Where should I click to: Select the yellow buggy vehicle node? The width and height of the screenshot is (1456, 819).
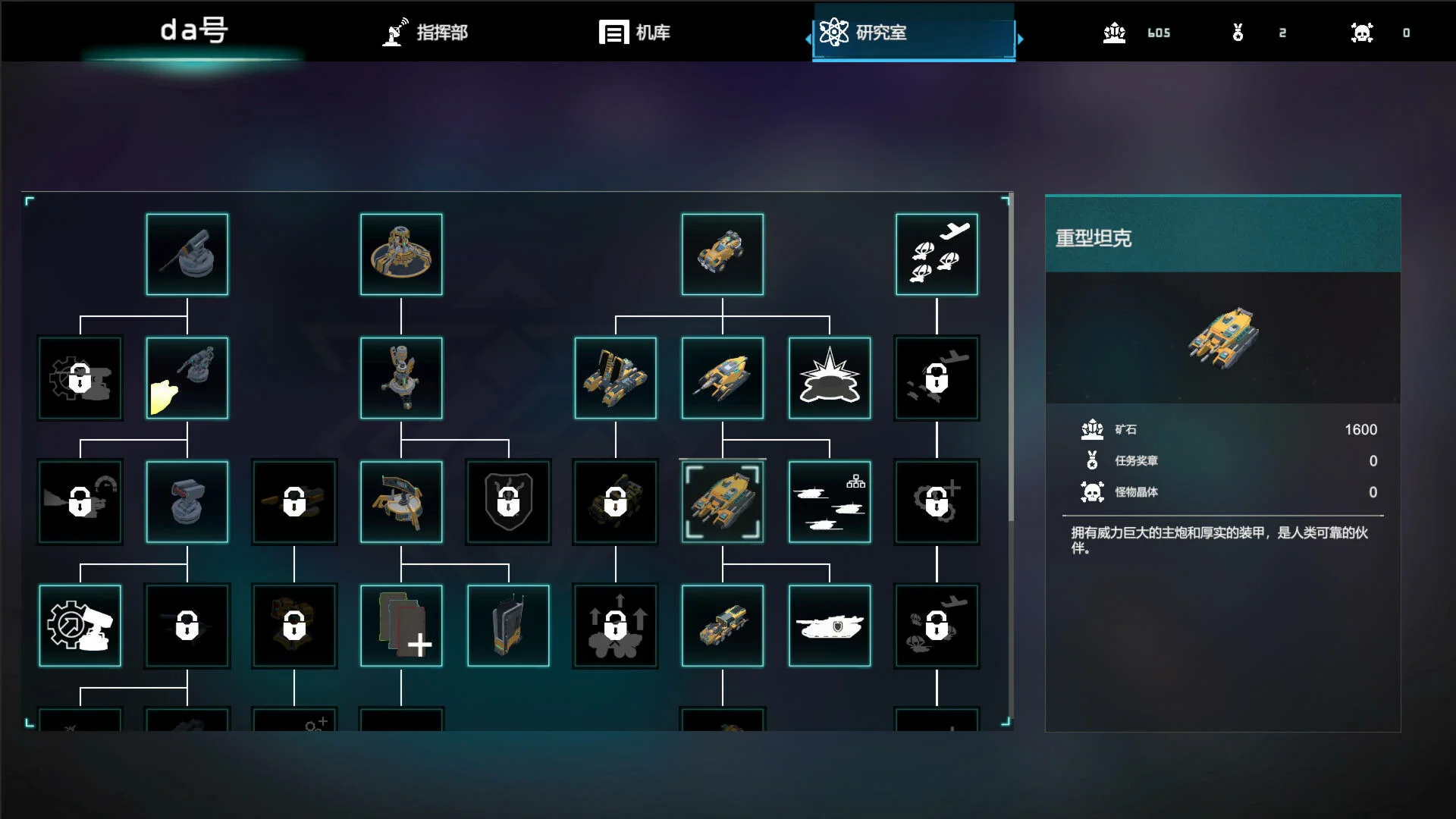point(723,255)
